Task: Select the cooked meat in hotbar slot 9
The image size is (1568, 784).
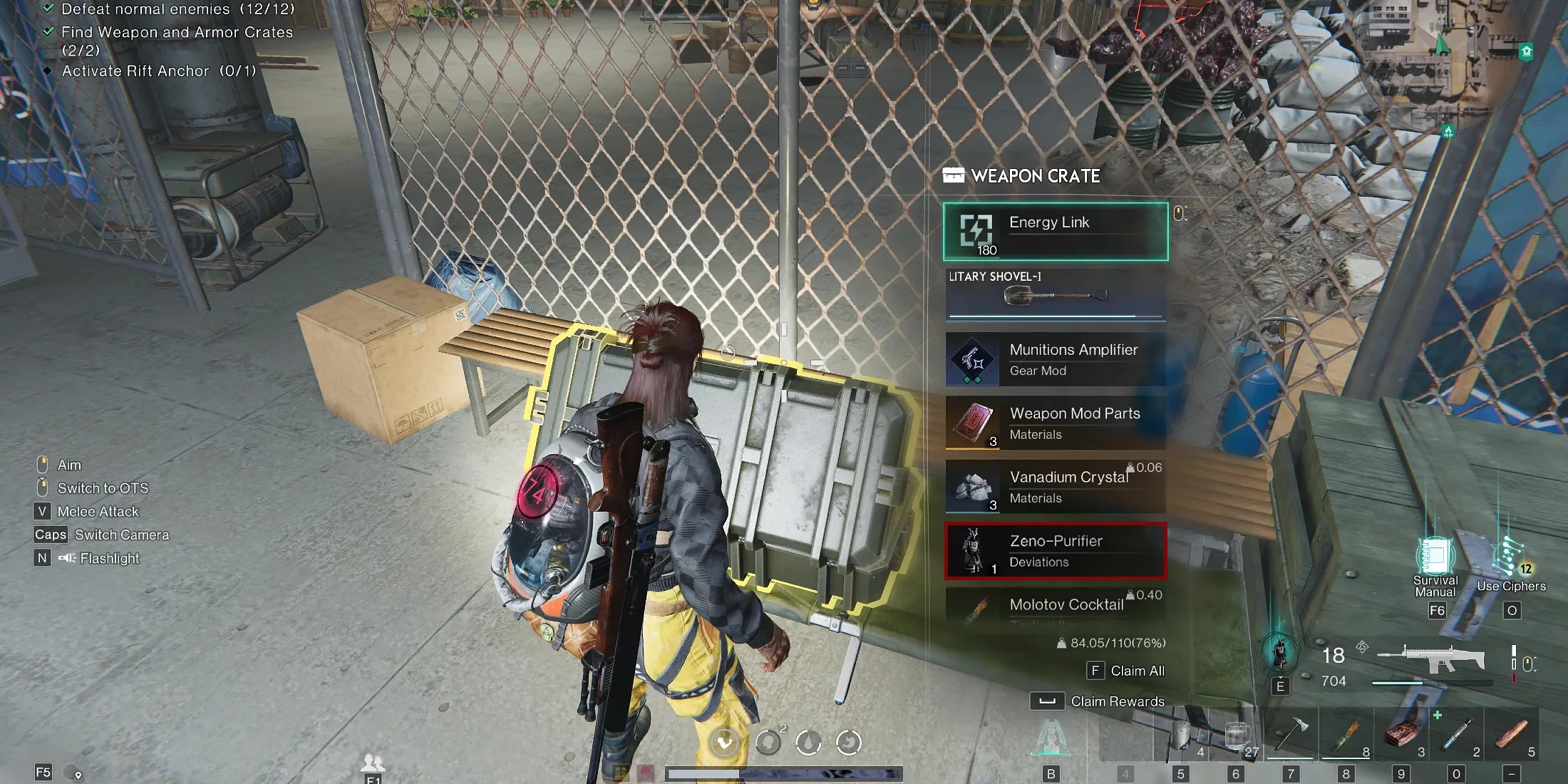Action: pyautogui.click(x=1399, y=734)
